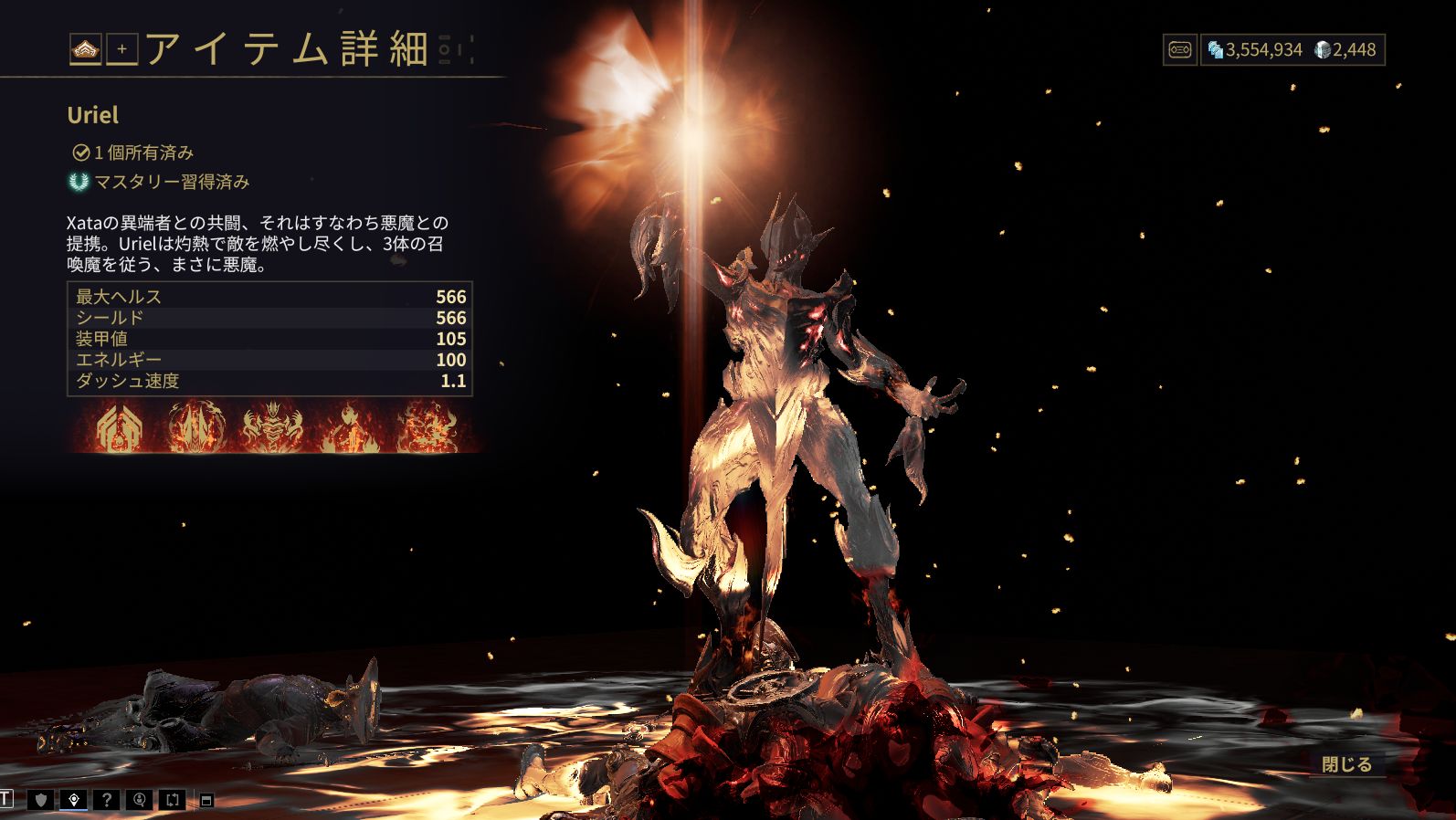Click the controller icon in top bar
The width and height of the screenshot is (1456, 820).
pyautogui.click(x=1179, y=49)
